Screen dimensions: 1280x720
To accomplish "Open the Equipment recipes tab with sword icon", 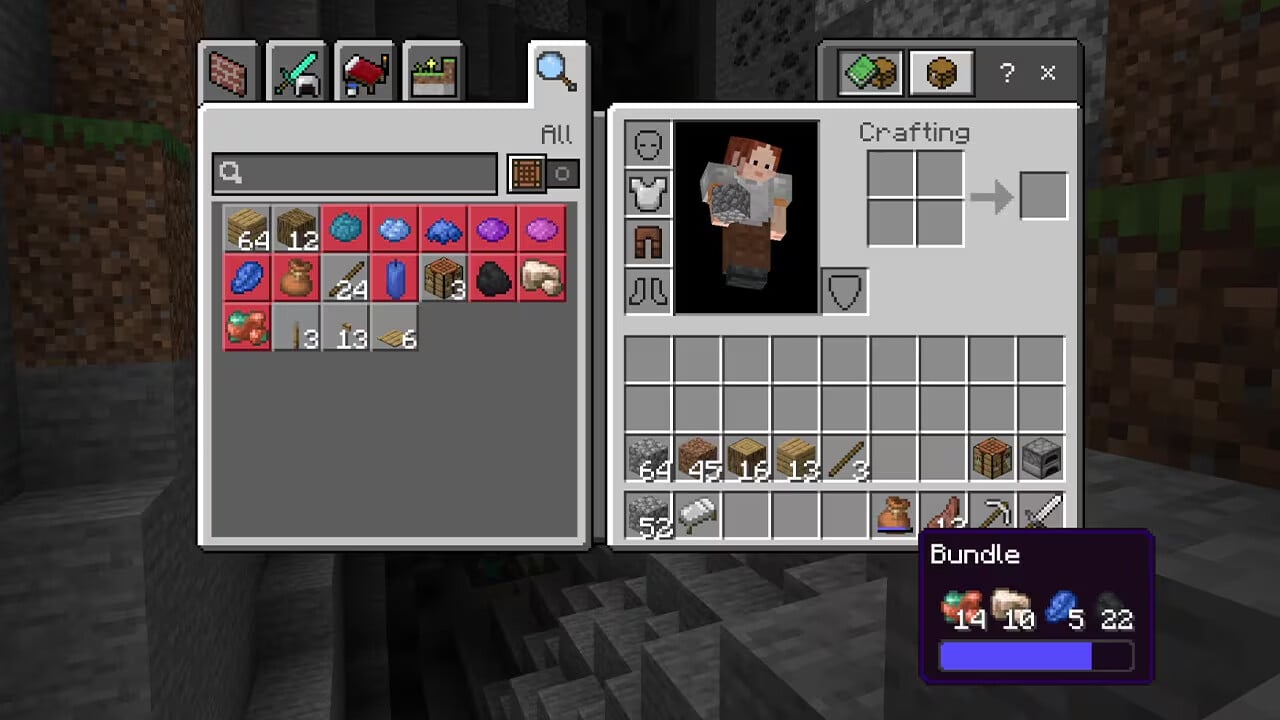I will click(296, 70).
